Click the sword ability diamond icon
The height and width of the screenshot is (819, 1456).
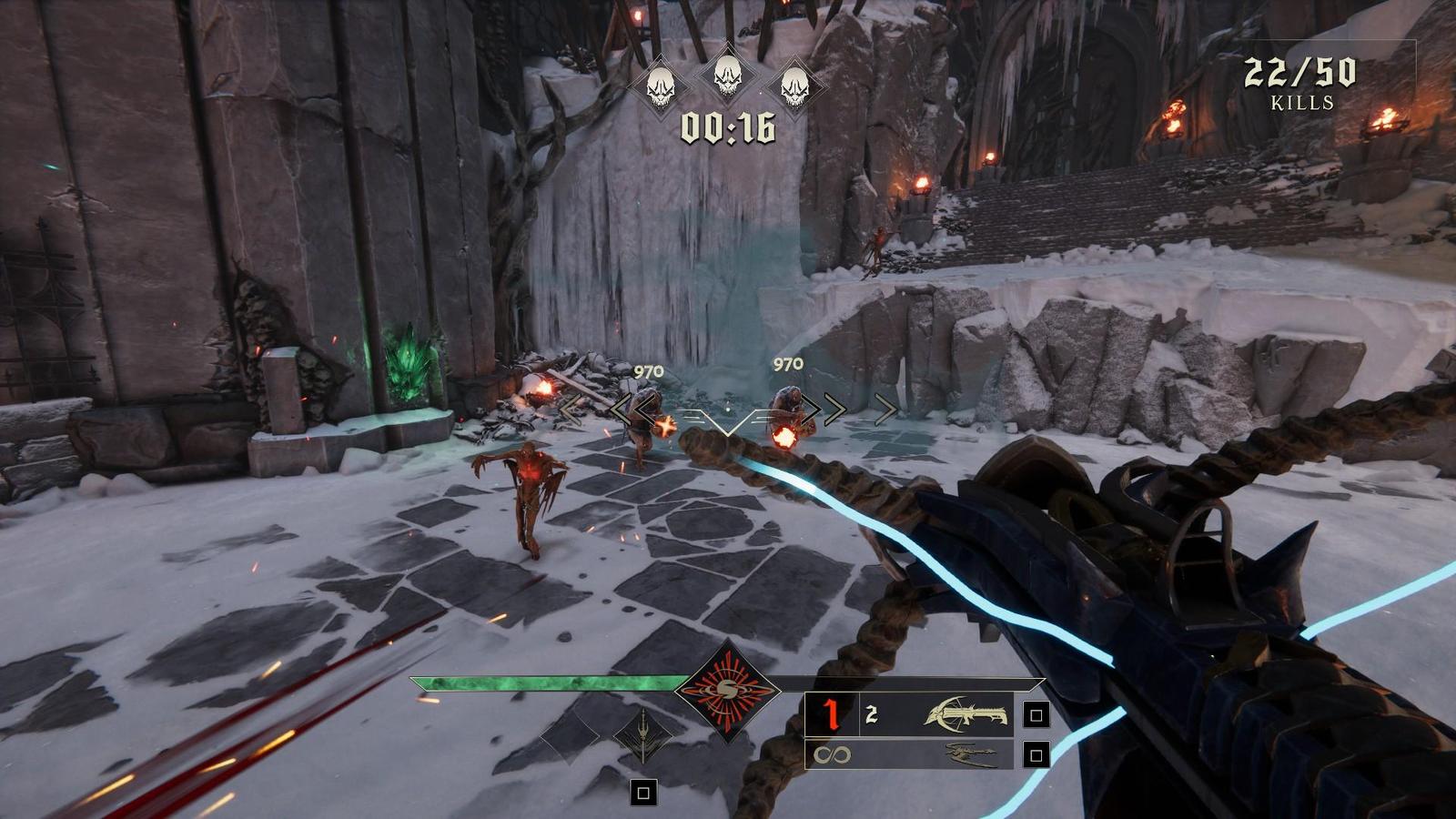point(642,735)
